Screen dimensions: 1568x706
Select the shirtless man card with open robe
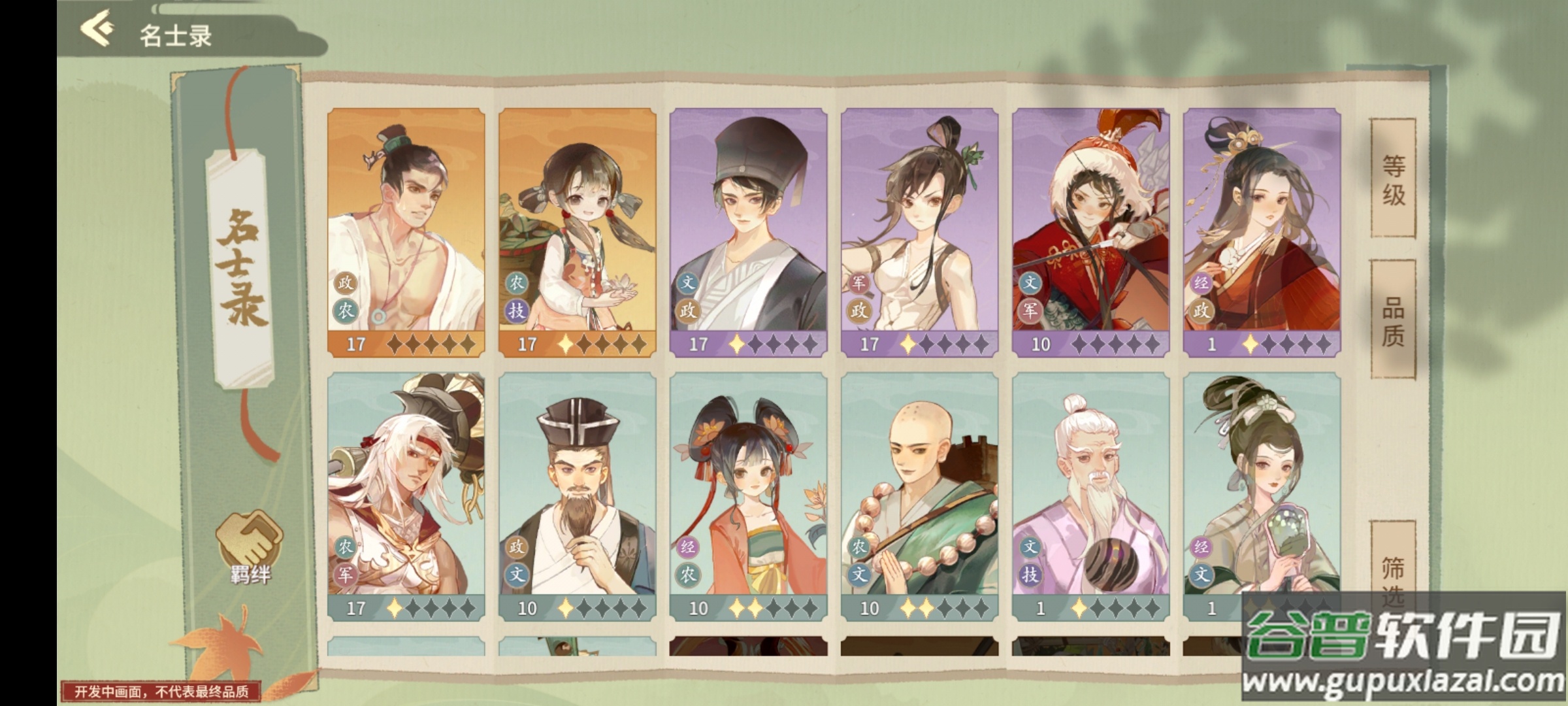pos(406,232)
